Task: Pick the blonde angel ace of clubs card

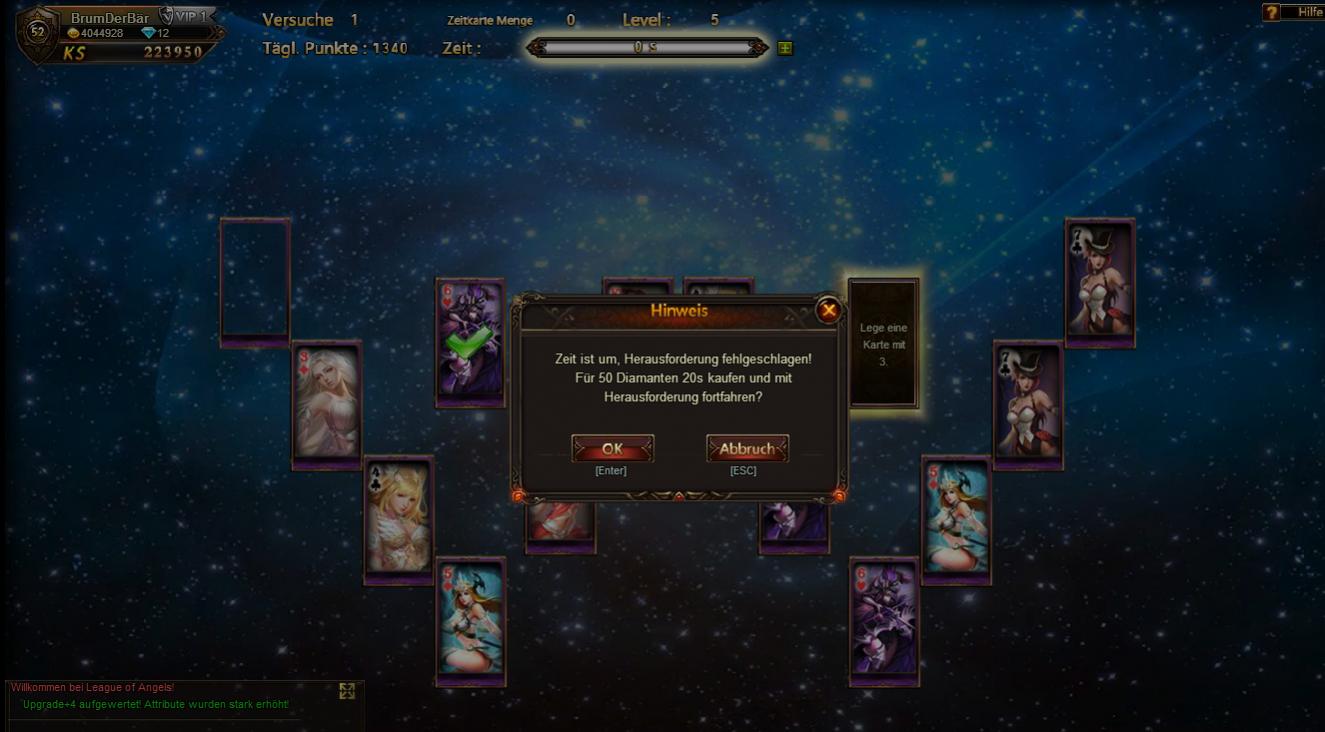Action: coord(398,518)
